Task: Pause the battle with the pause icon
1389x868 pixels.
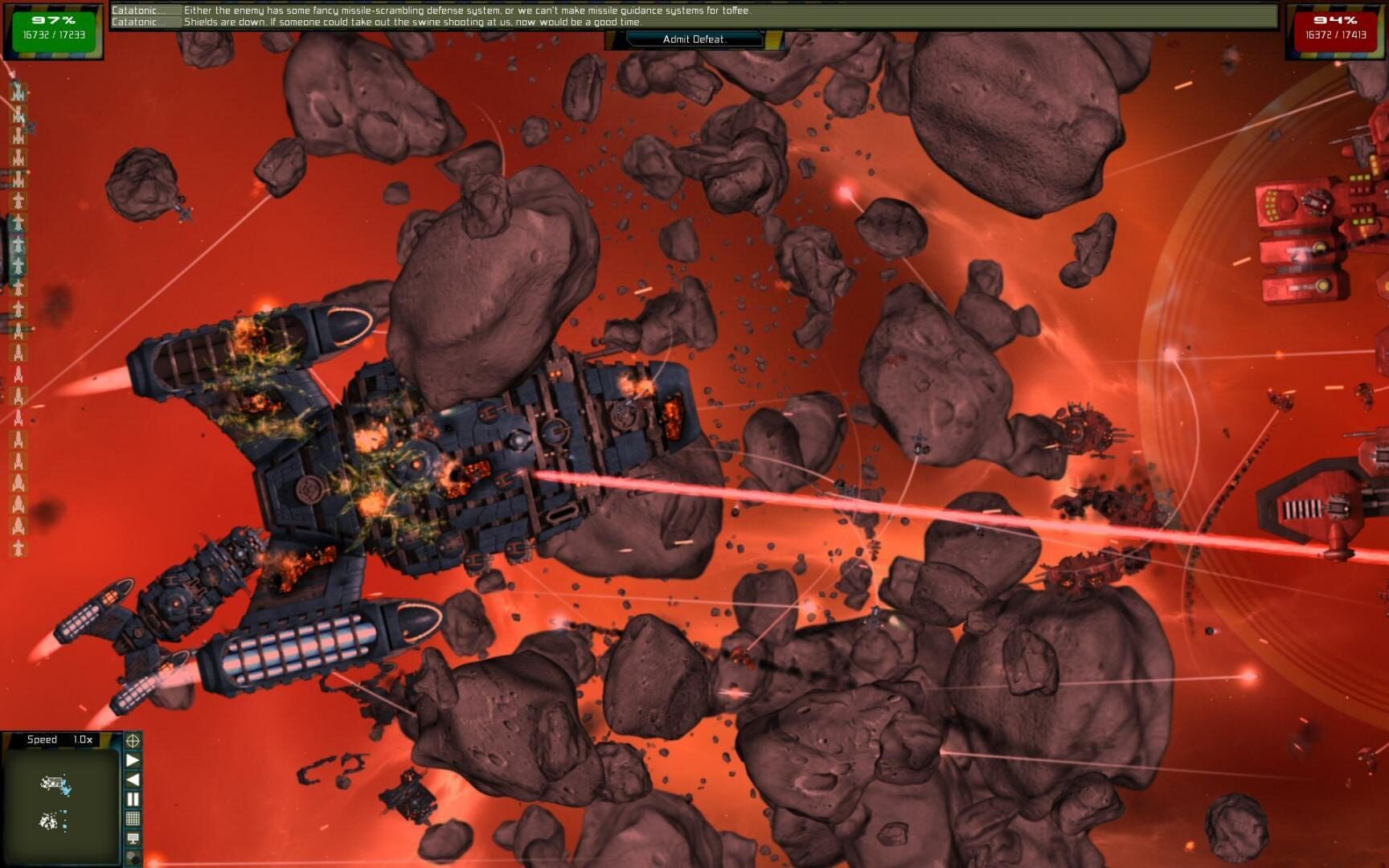Action: point(133,797)
